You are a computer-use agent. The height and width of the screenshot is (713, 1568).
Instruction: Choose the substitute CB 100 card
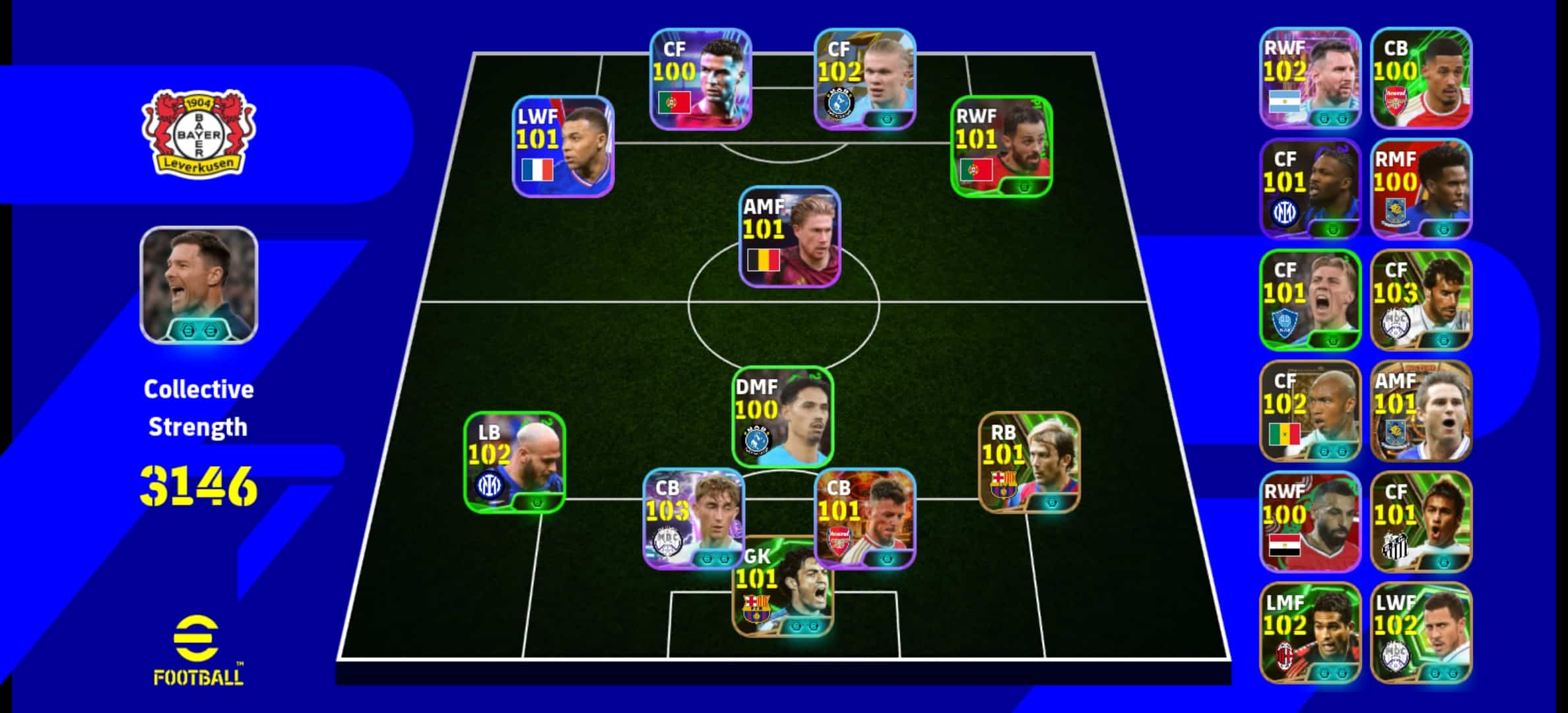click(1421, 79)
